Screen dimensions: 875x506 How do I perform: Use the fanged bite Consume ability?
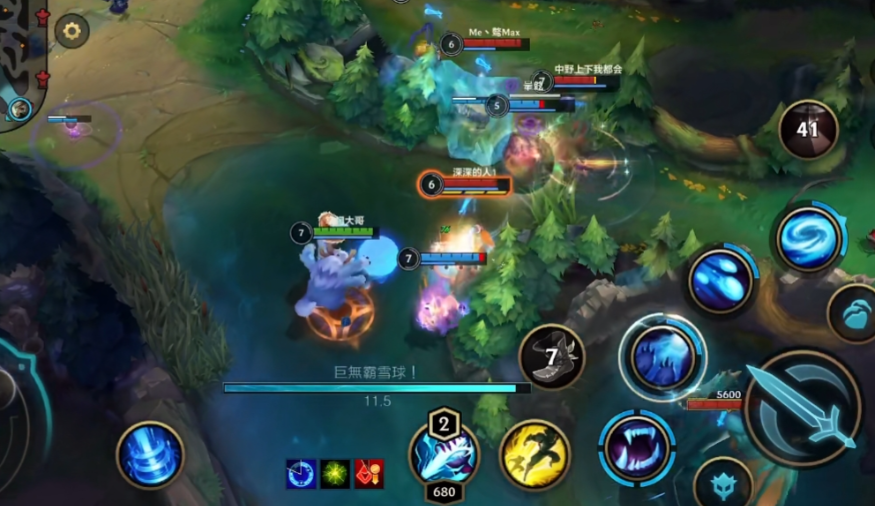point(637,447)
